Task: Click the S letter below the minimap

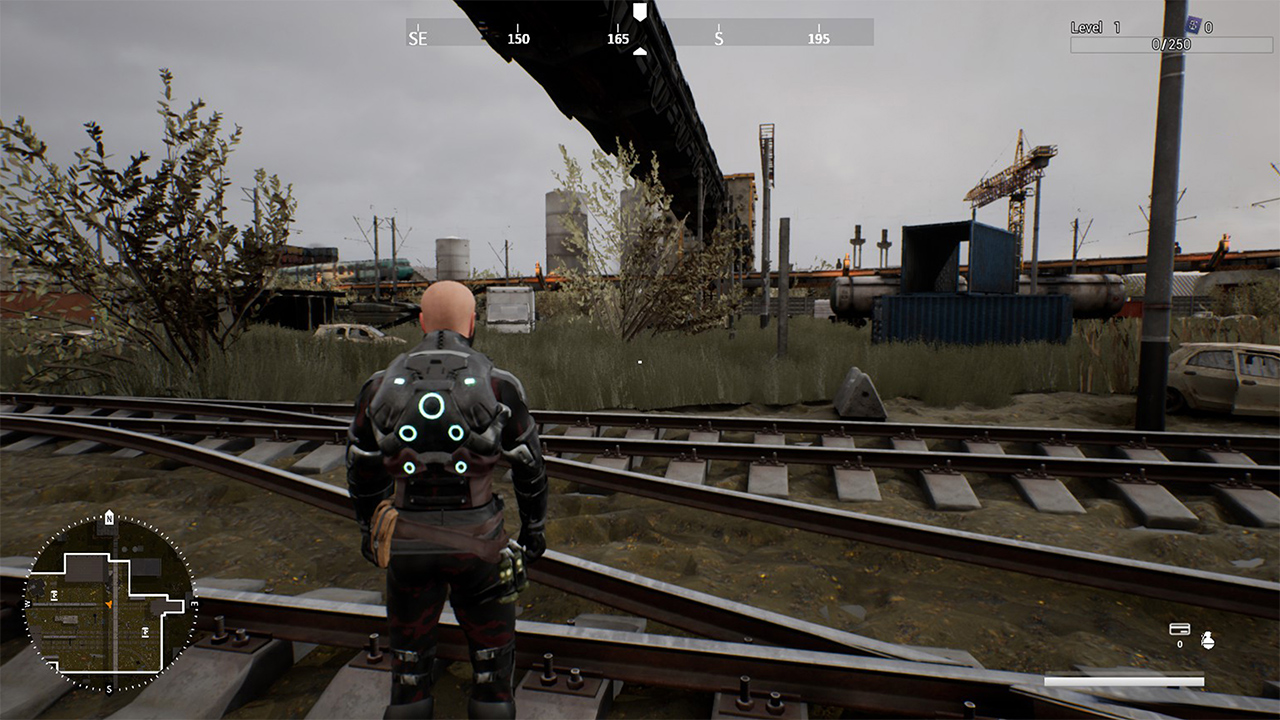Action: point(109,689)
